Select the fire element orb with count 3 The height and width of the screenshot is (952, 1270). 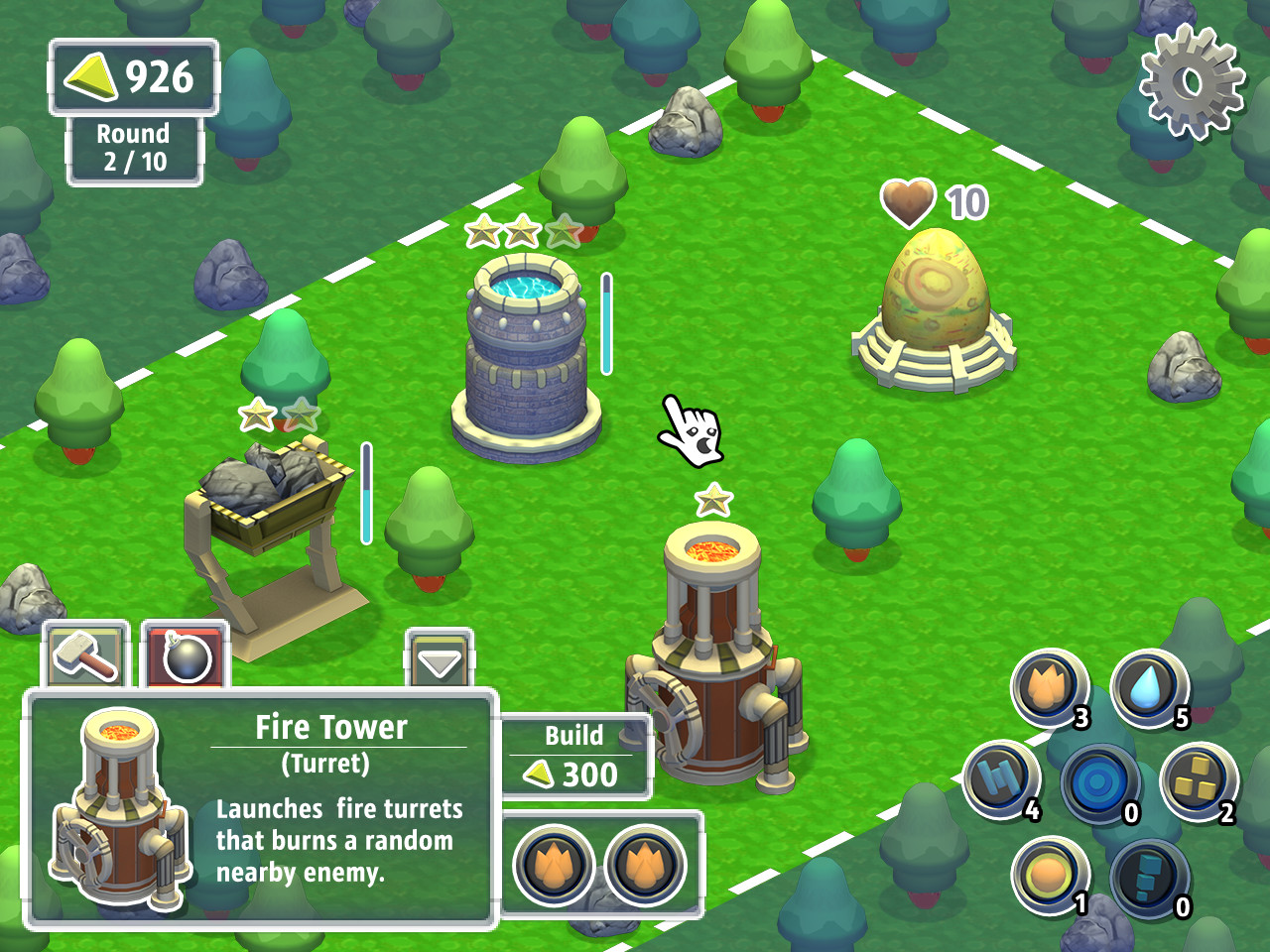coord(1048,687)
